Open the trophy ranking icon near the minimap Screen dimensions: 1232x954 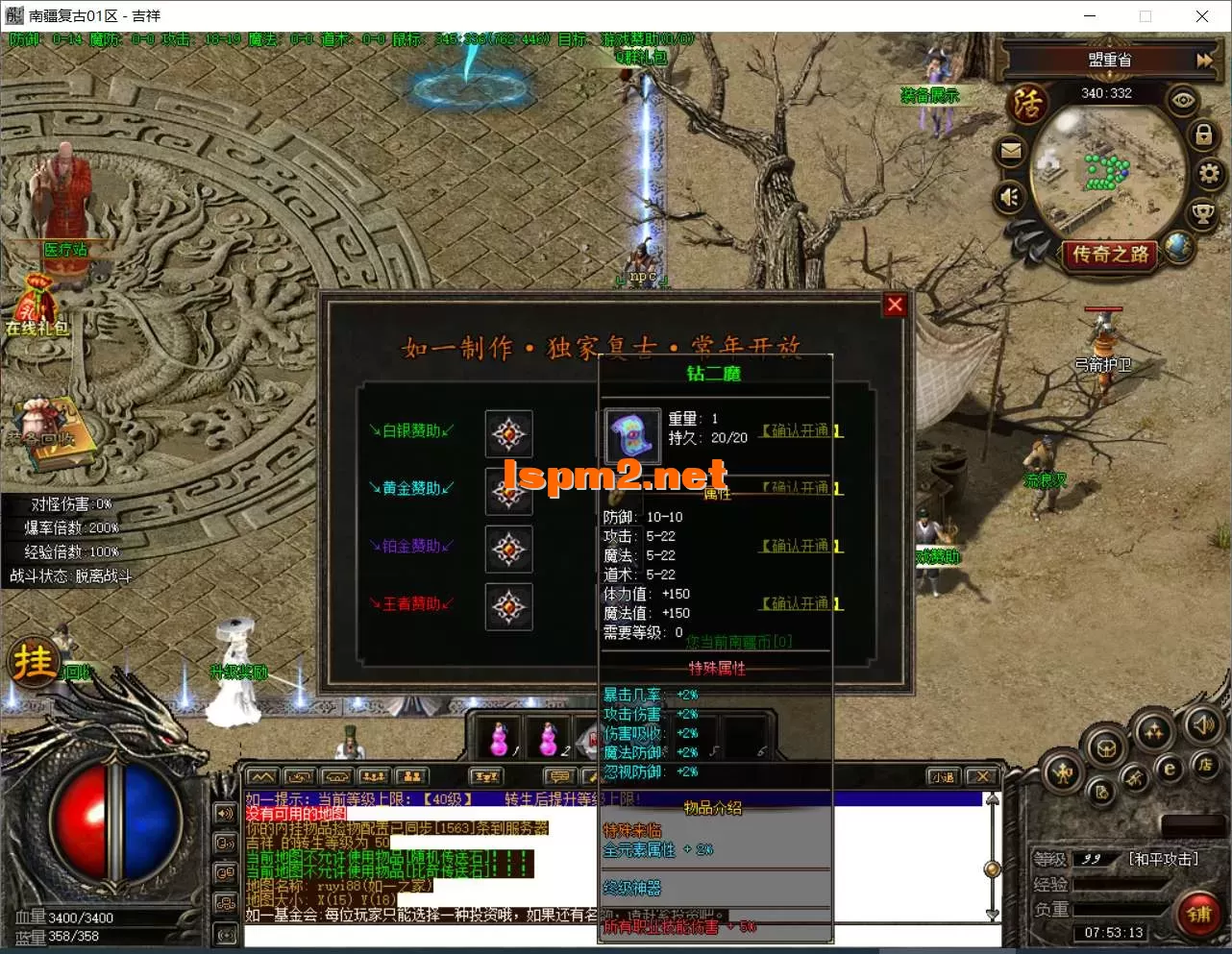pyautogui.click(x=1203, y=212)
